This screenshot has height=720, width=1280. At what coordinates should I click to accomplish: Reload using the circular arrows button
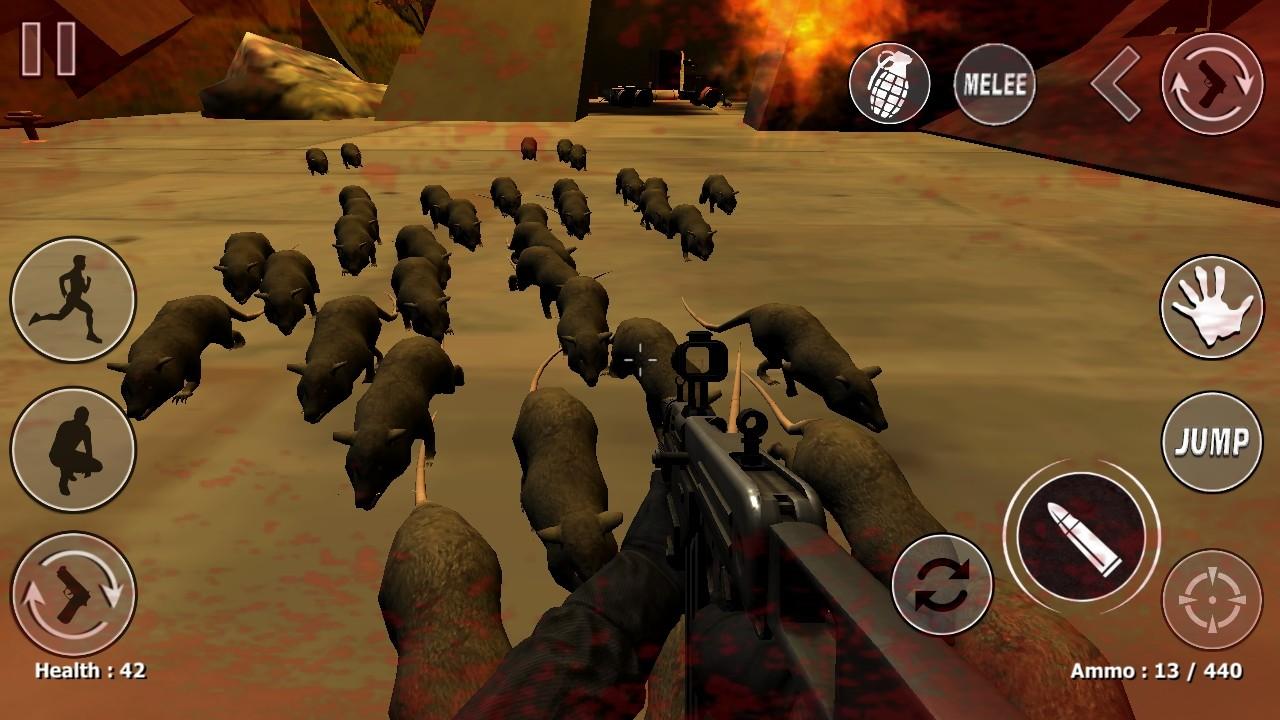pyautogui.click(x=941, y=585)
